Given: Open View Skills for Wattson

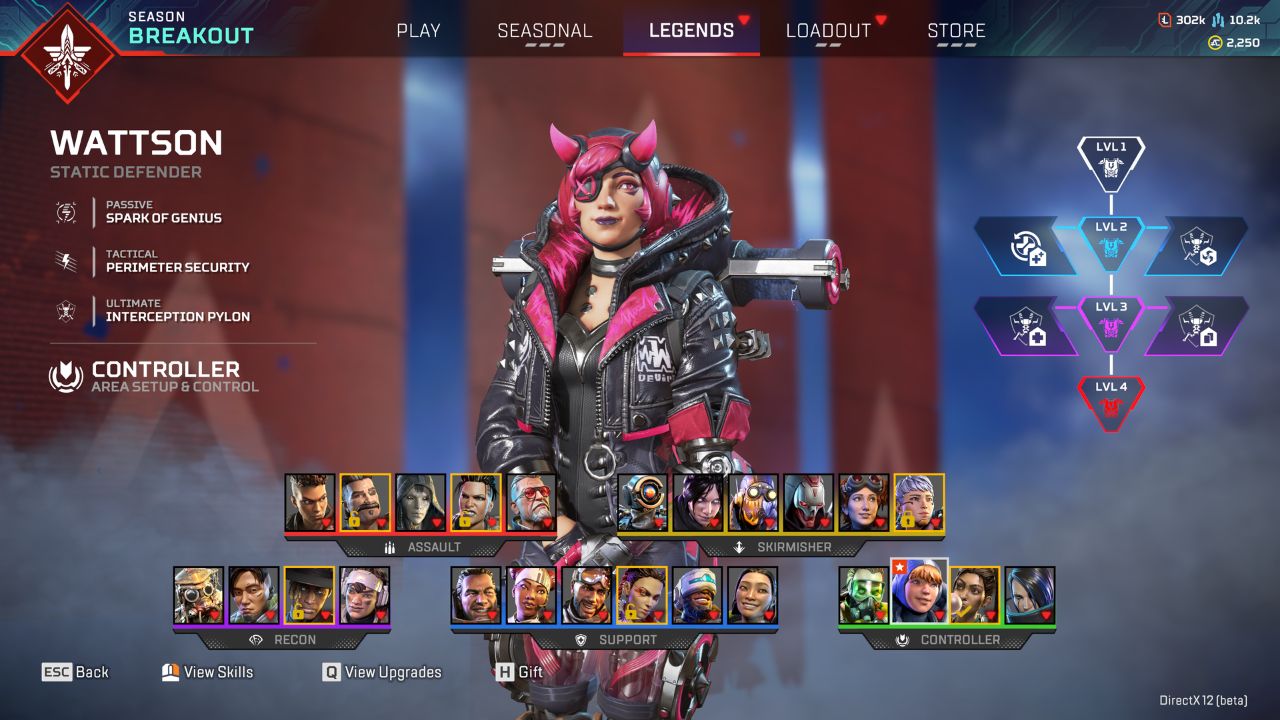Looking at the screenshot, I should [x=208, y=672].
